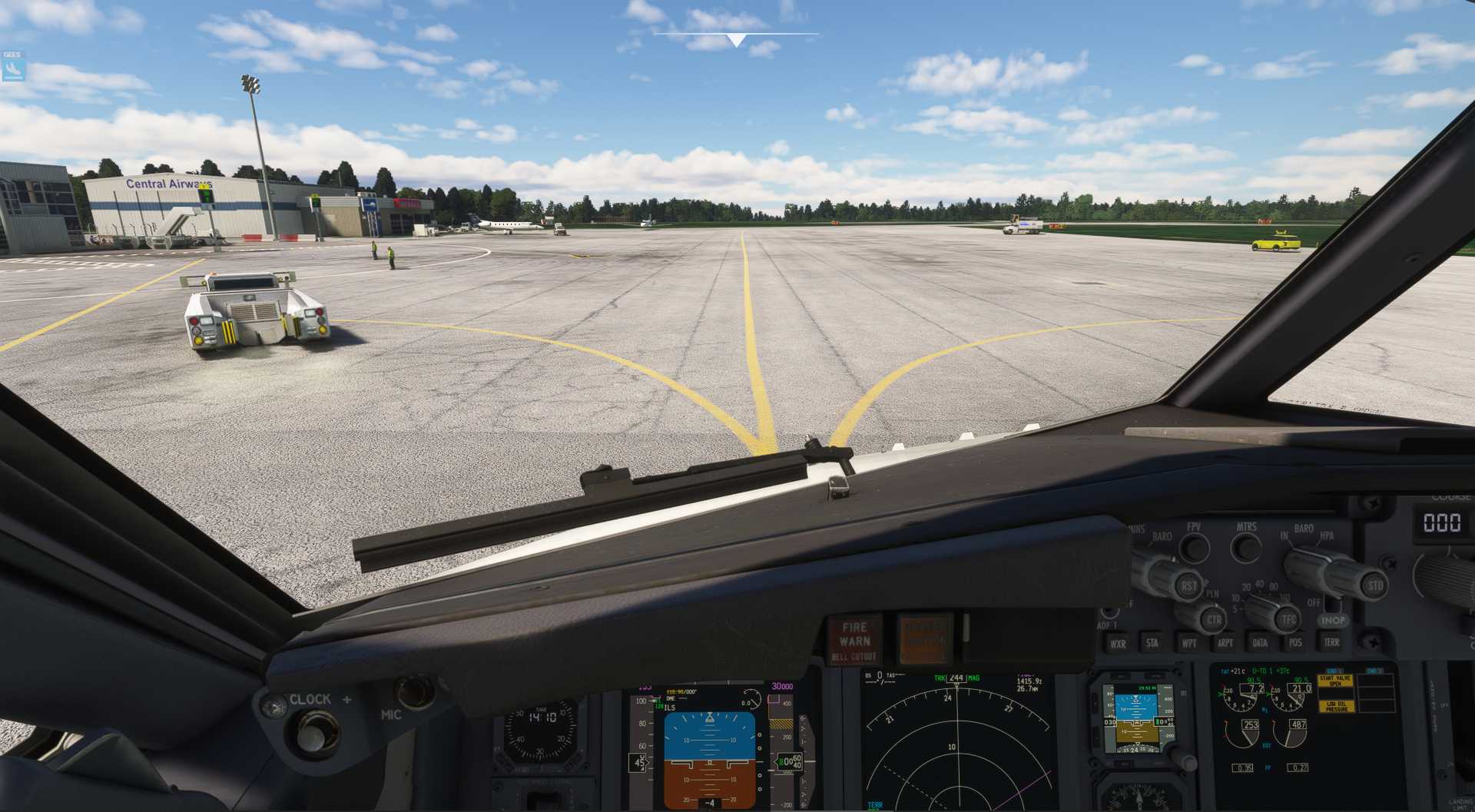Toggle the ADF 1 selector switch
This screenshot has width=1475, height=812.
pos(1110,614)
